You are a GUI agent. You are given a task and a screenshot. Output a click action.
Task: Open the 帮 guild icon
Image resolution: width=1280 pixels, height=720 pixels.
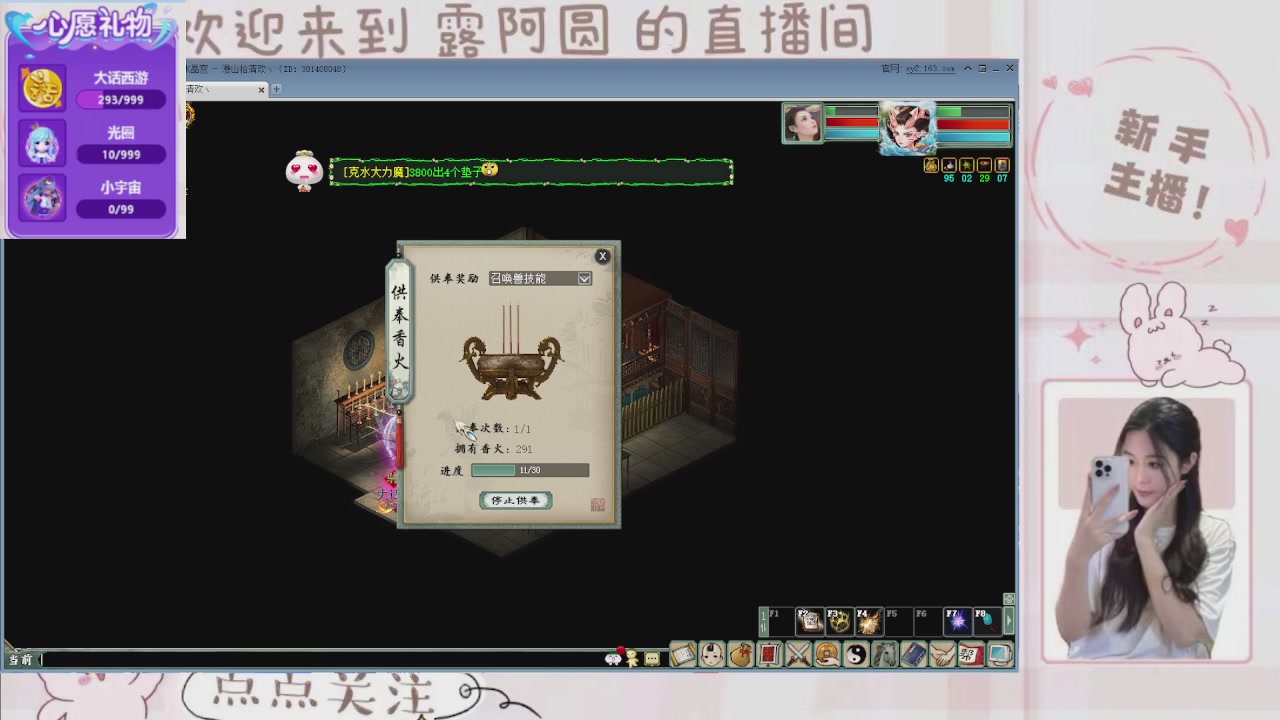point(969,656)
